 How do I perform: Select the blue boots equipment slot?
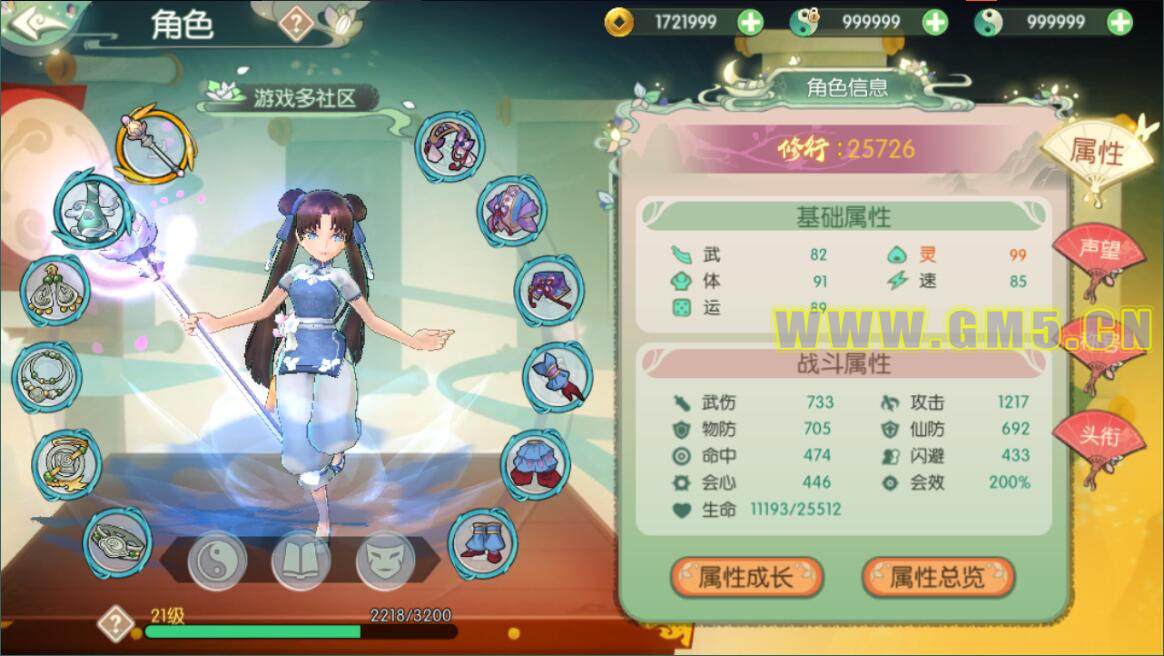(482, 543)
